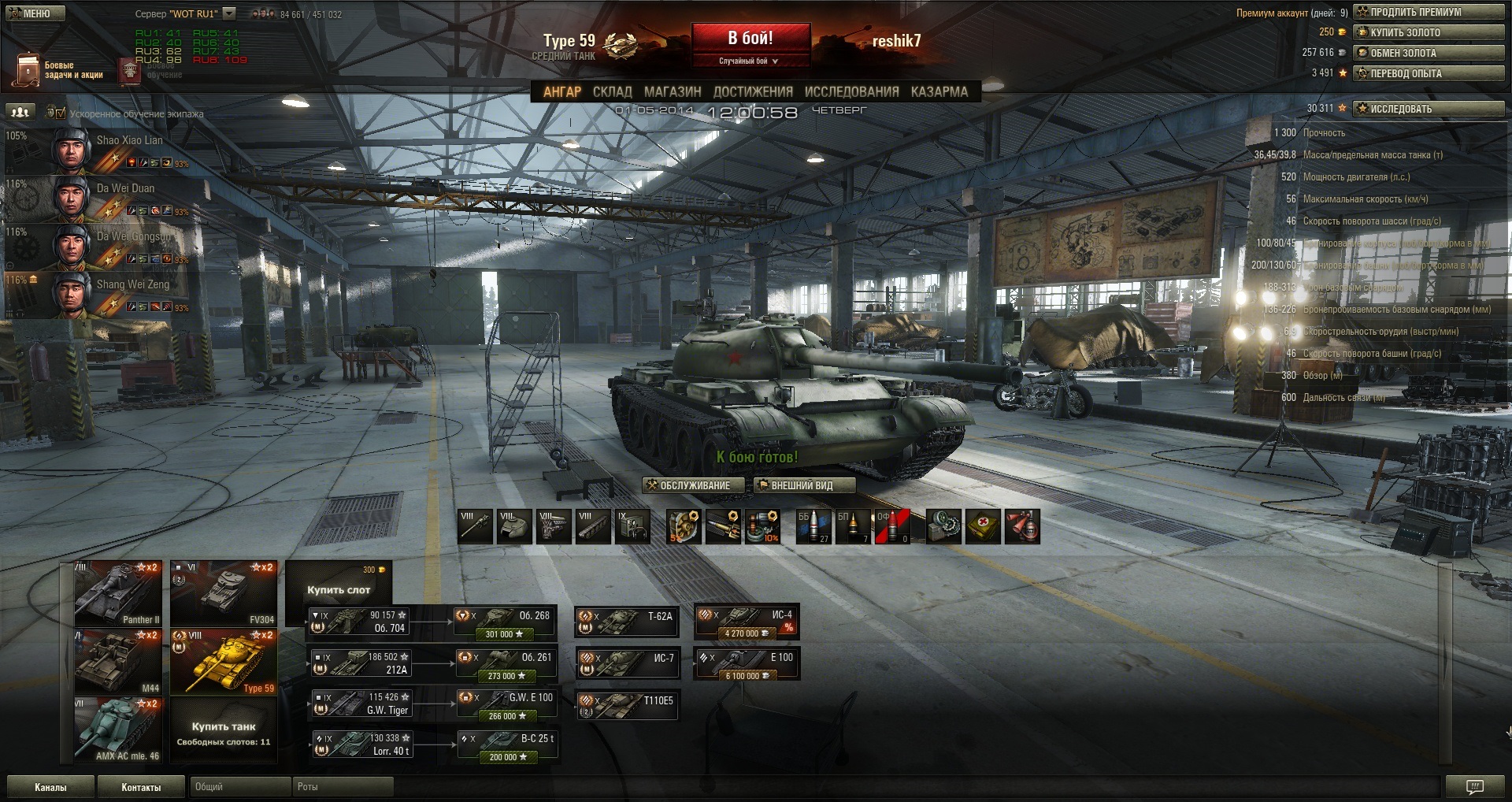
Task: Open the КАЗАРМА tab
Action: [x=939, y=91]
